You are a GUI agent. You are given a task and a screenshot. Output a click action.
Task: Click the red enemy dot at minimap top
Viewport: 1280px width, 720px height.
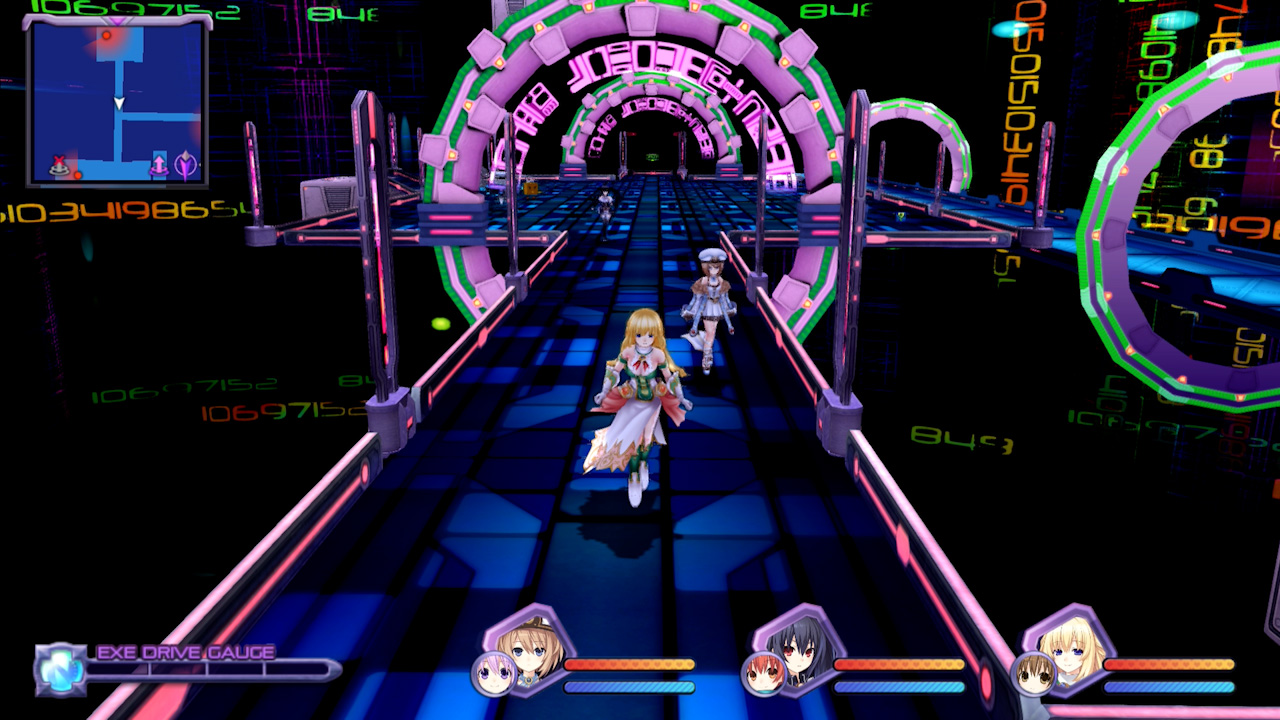tap(107, 36)
